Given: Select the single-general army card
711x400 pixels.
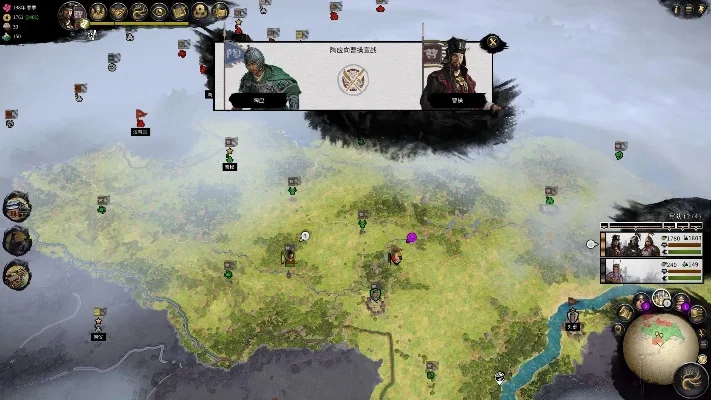Looking at the screenshot, I should [x=631, y=270].
